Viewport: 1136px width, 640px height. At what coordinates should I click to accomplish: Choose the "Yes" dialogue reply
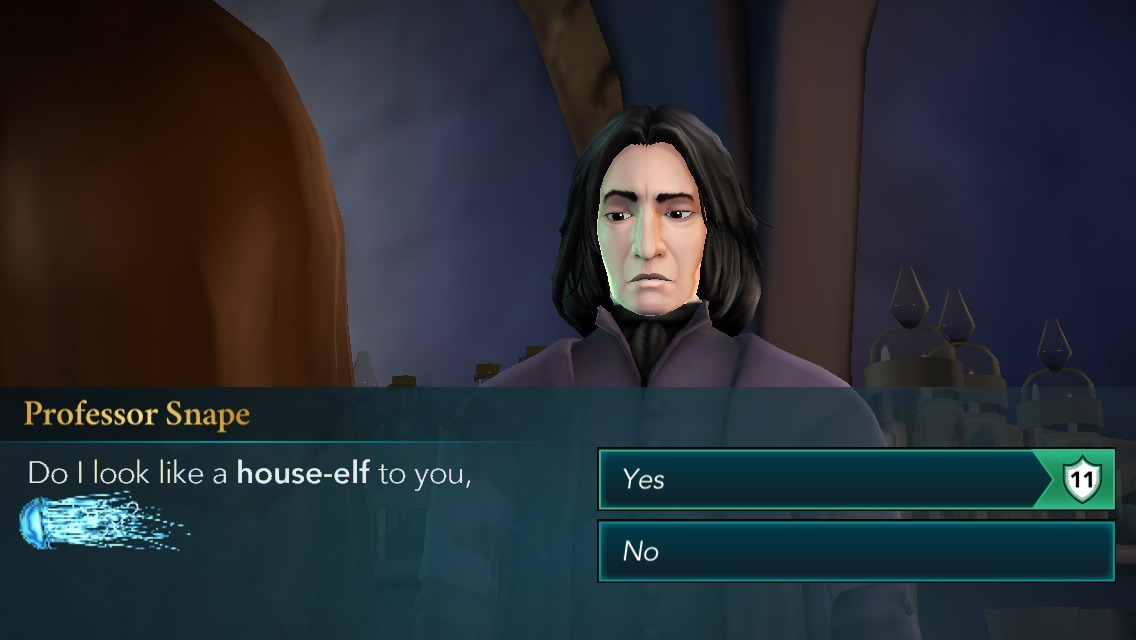820,480
